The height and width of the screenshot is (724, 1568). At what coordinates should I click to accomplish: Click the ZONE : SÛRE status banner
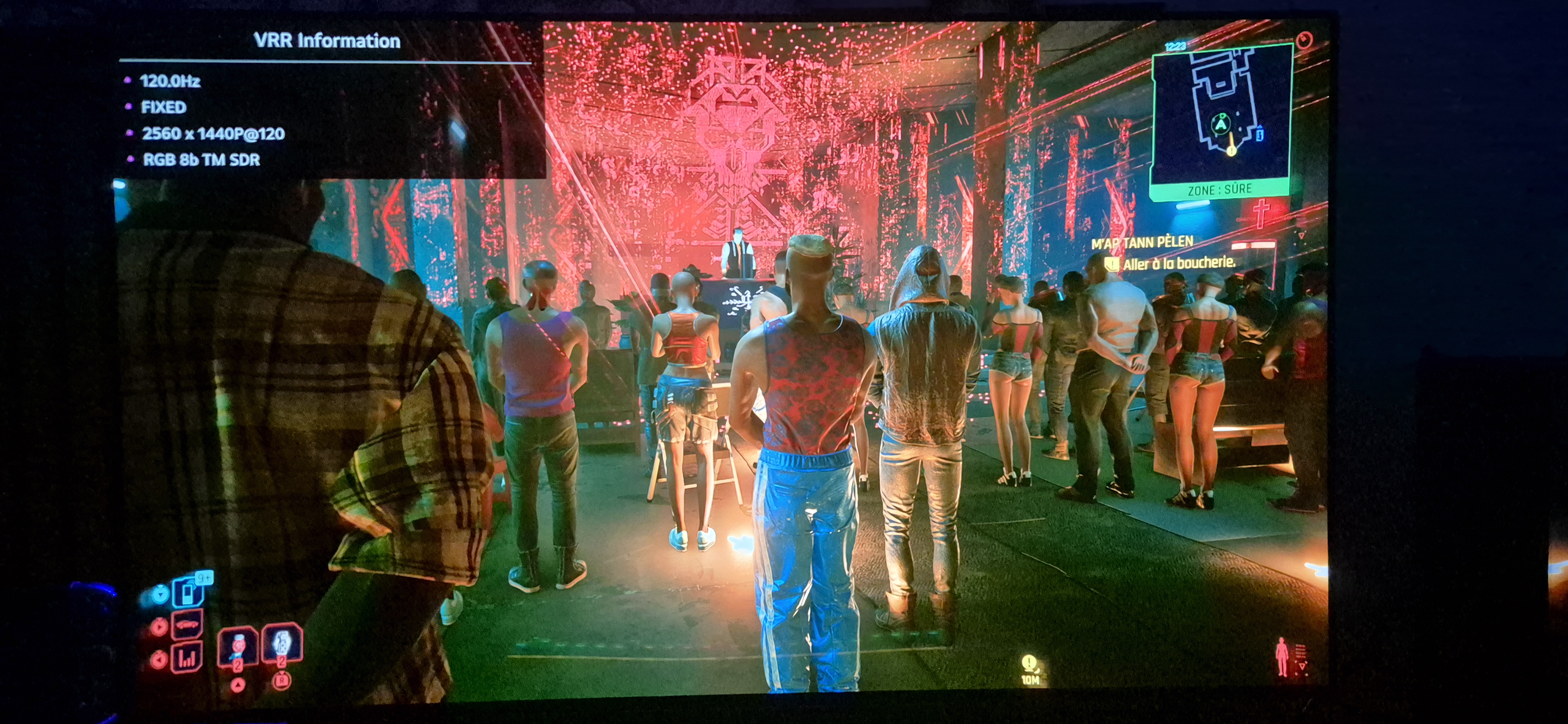pos(1220,190)
